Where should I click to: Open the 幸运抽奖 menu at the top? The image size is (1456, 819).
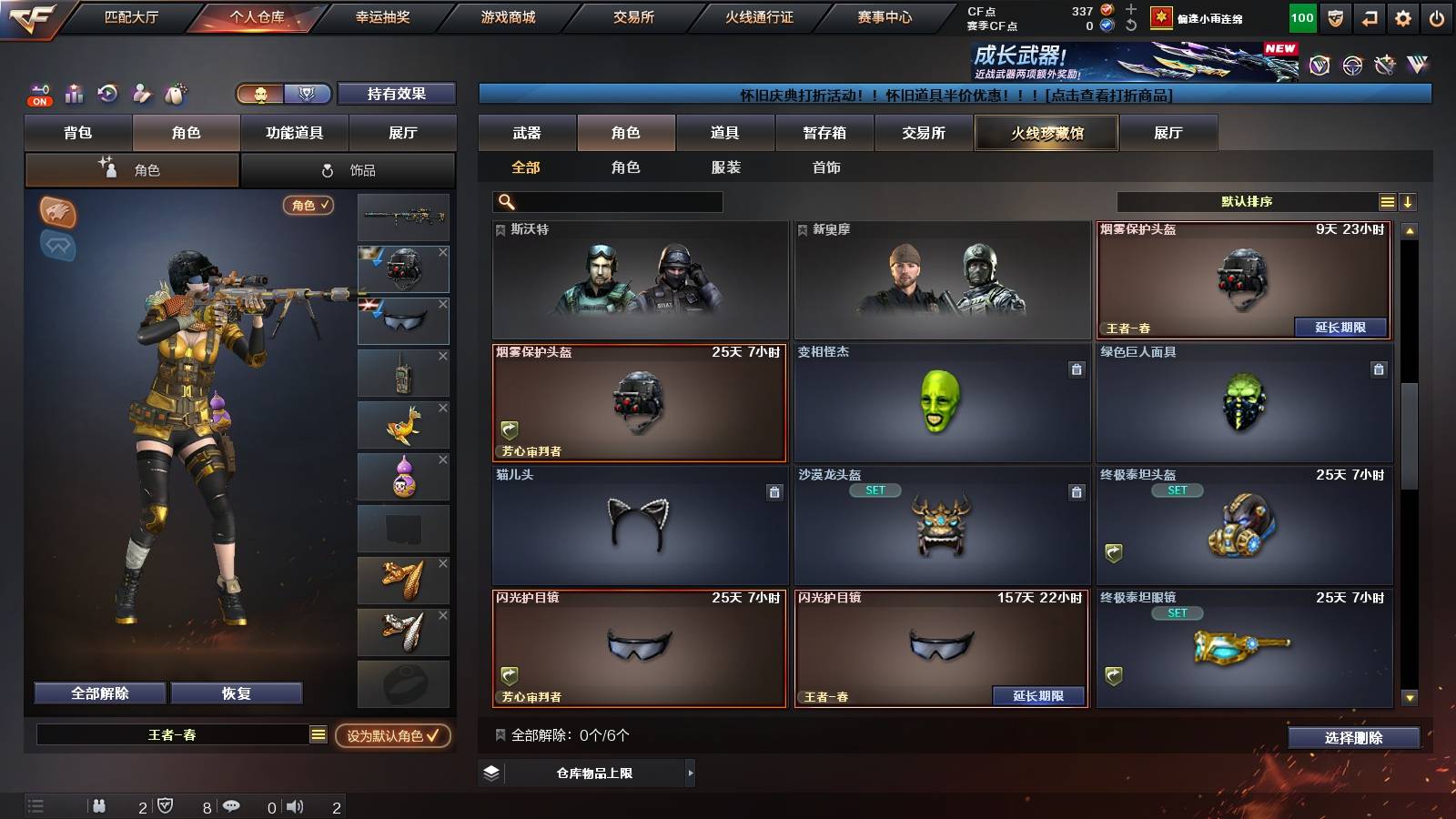pyautogui.click(x=382, y=15)
